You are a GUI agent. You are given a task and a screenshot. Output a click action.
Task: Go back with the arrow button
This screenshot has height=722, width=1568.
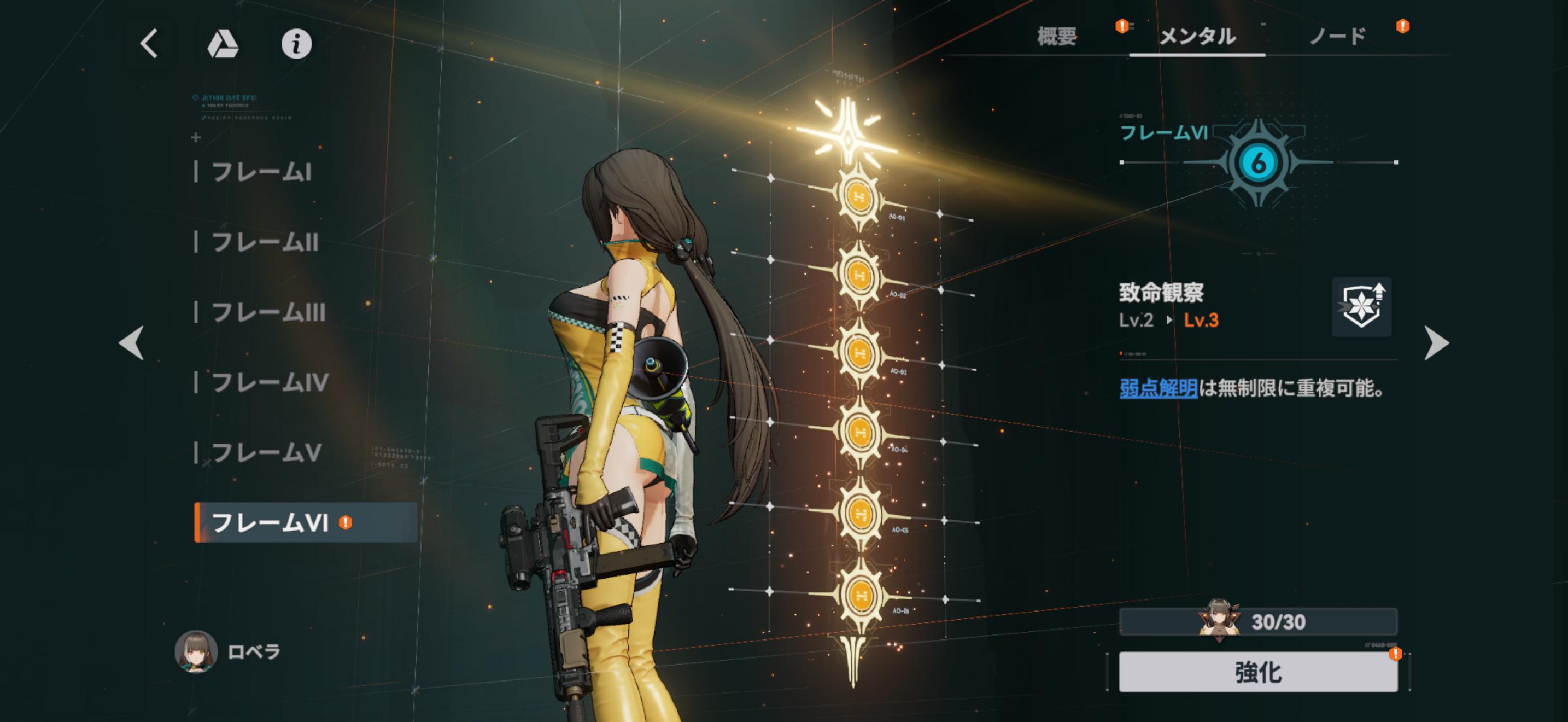(149, 44)
